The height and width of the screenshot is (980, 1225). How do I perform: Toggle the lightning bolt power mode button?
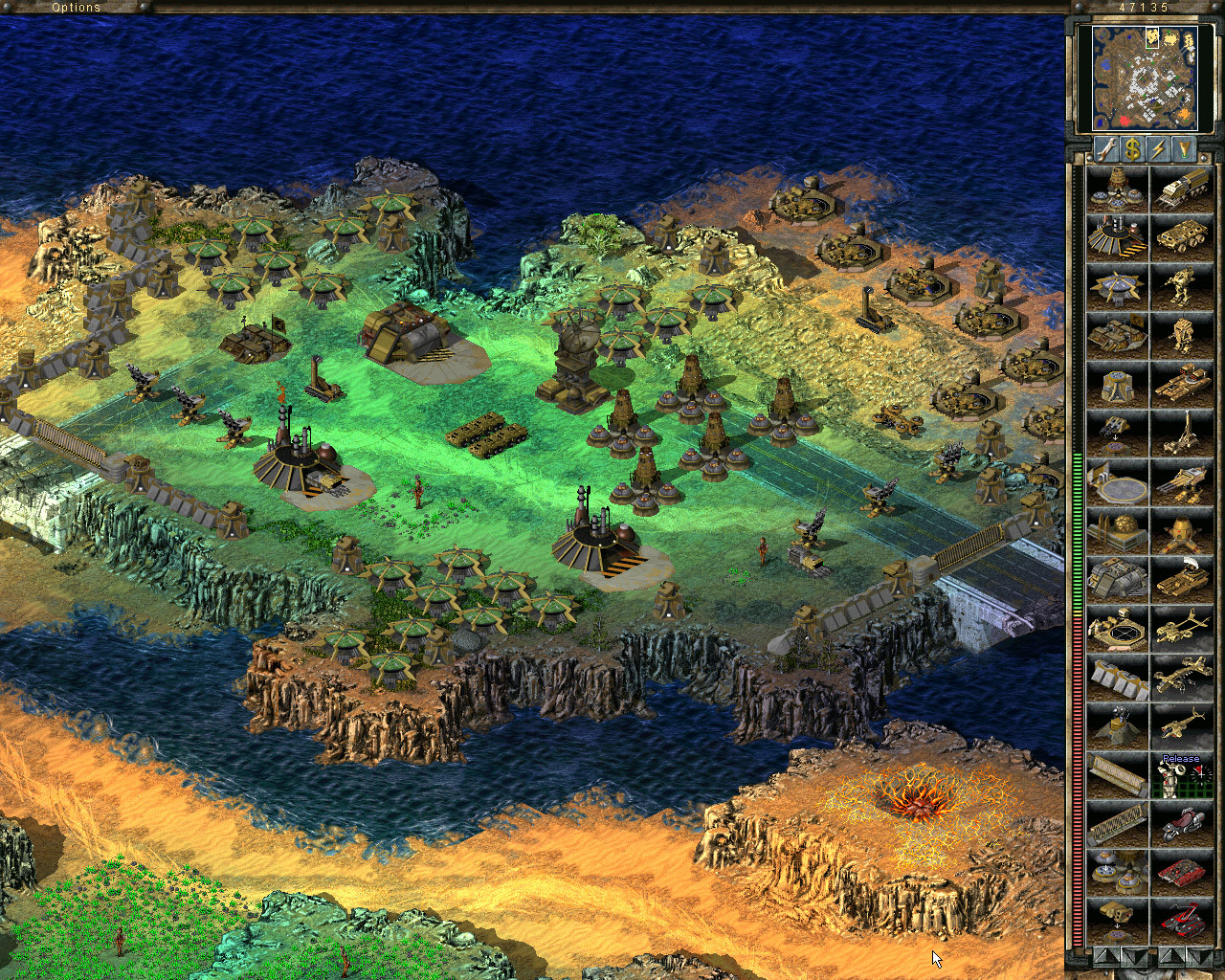1159,149
